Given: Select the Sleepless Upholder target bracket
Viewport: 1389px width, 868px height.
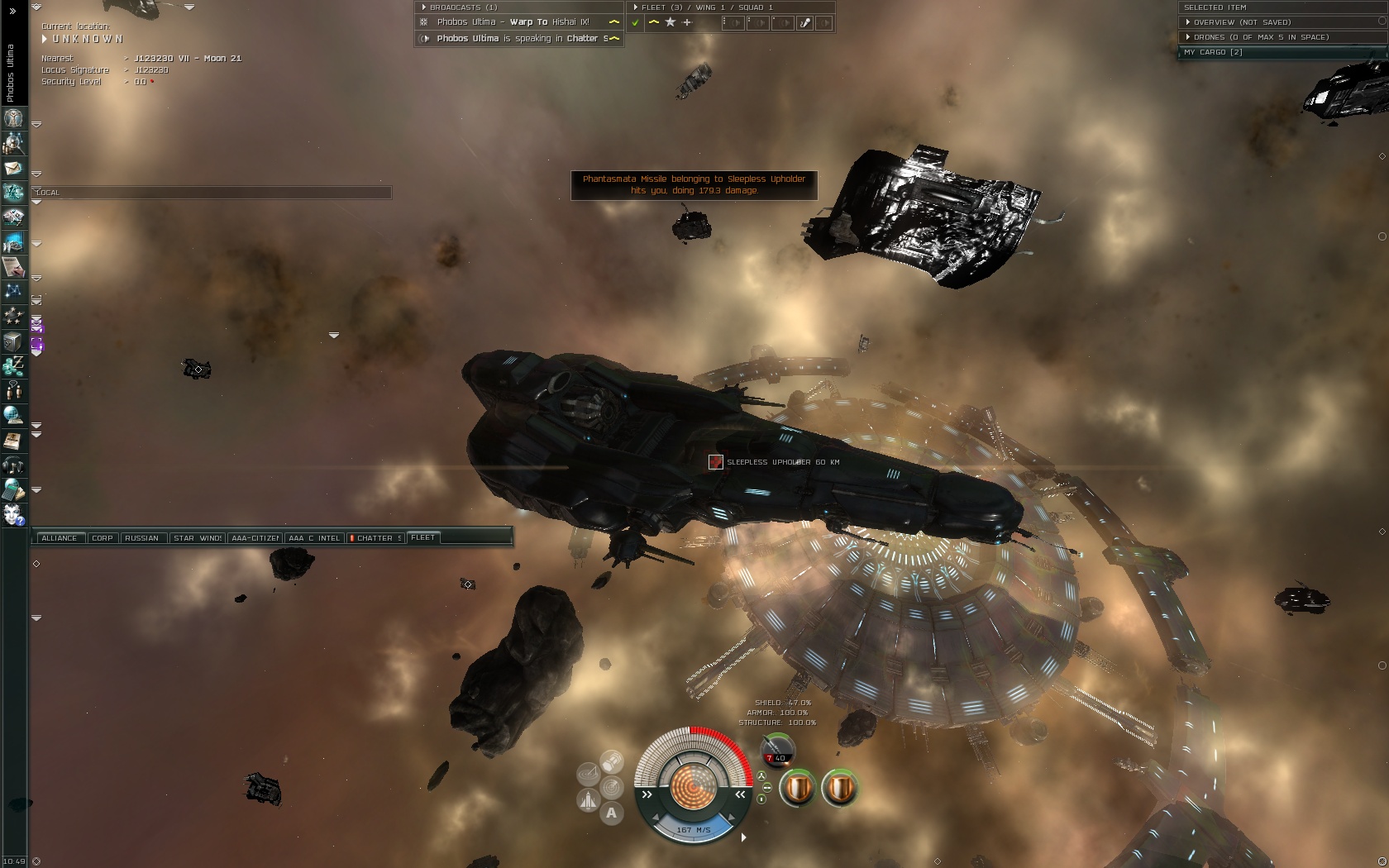Looking at the screenshot, I should pyautogui.click(x=716, y=462).
